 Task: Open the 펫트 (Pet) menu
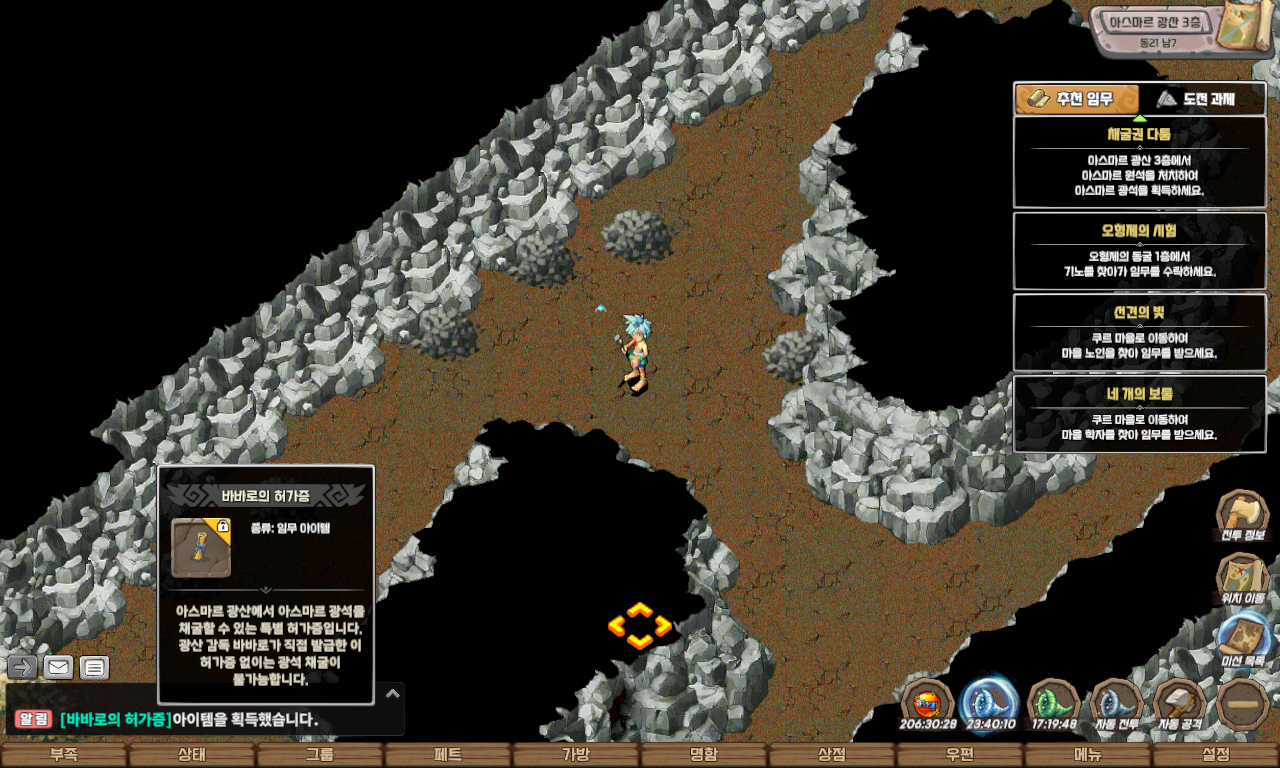448,755
